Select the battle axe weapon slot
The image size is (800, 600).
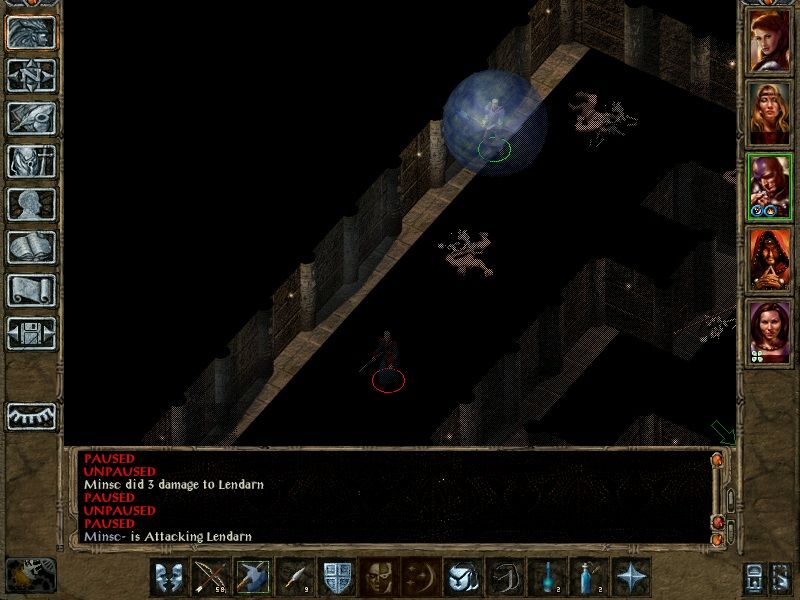click(x=253, y=578)
